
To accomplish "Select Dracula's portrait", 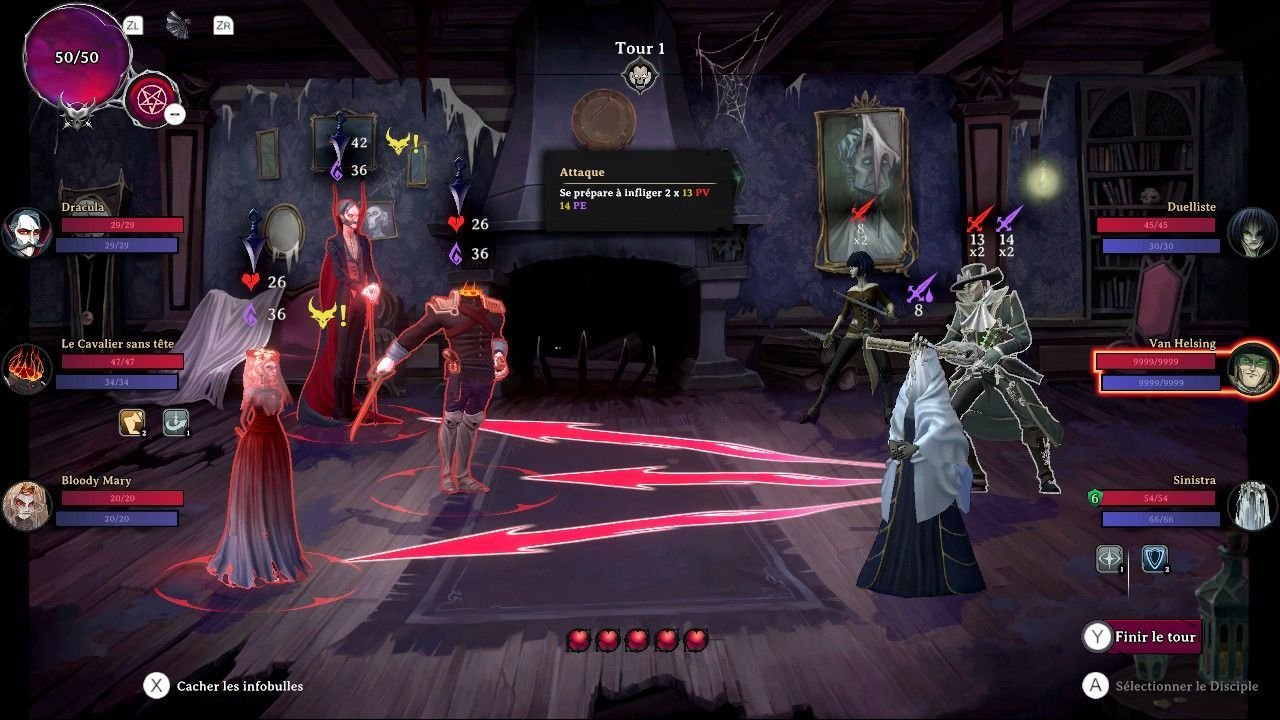I will click(26, 232).
